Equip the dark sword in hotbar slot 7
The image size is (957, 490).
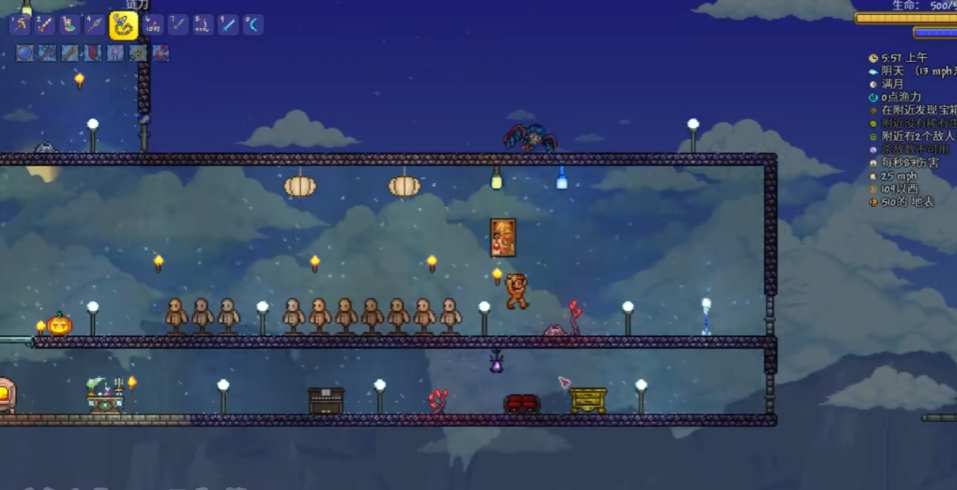pos(178,25)
